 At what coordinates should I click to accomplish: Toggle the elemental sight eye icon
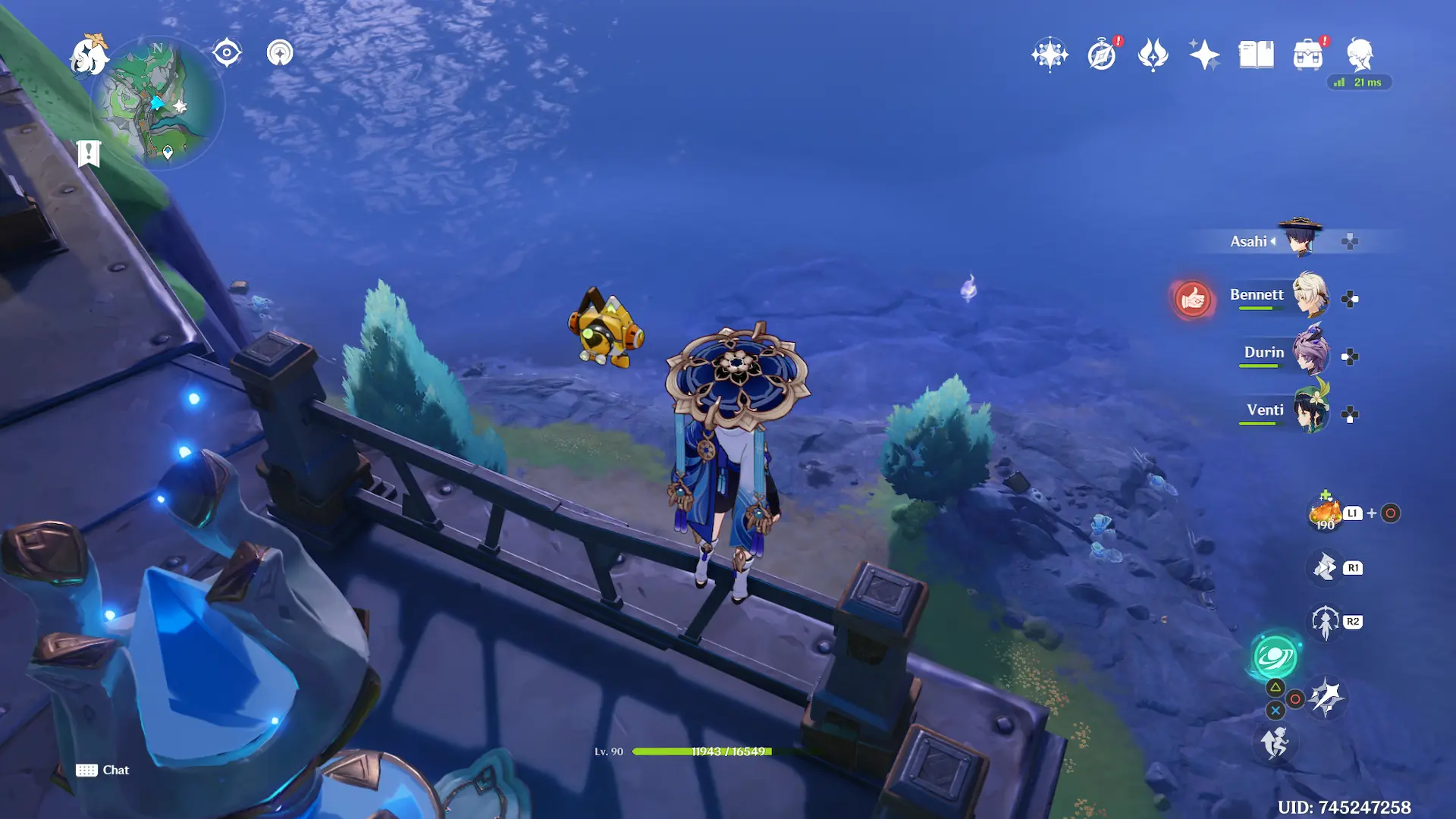pyautogui.click(x=227, y=53)
